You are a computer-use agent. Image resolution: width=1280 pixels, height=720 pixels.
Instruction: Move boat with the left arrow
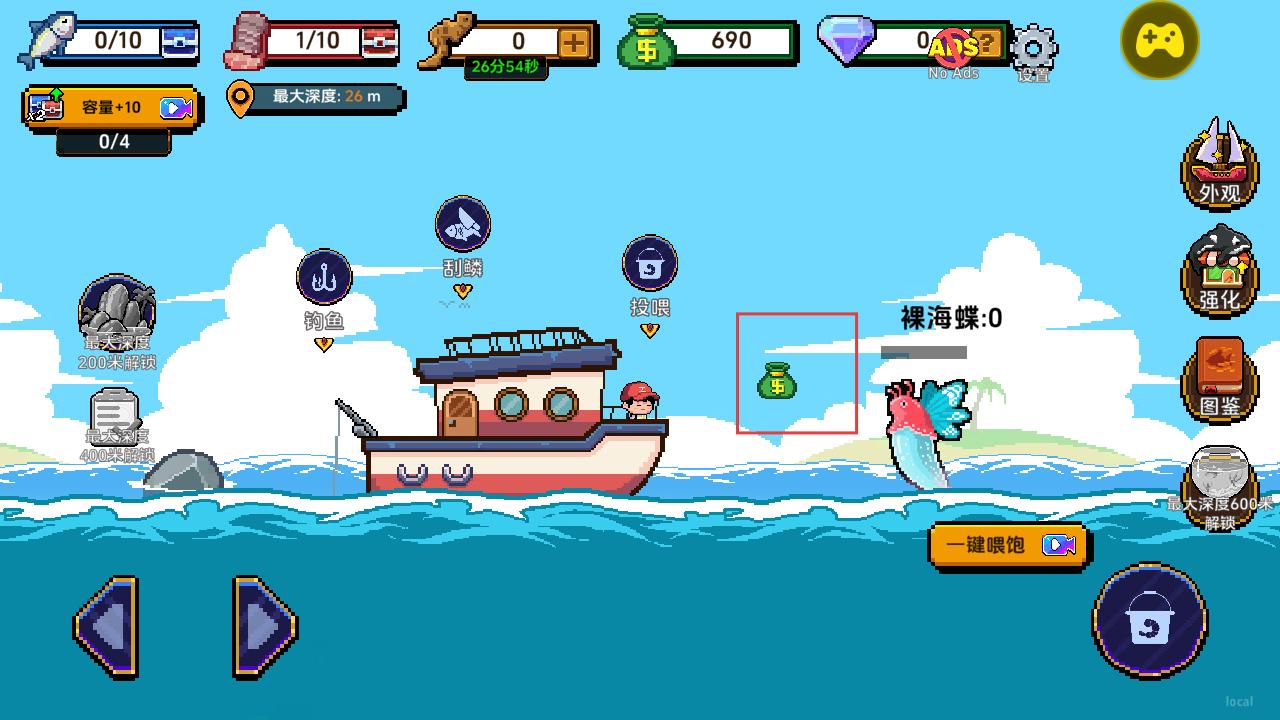tap(106, 628)
